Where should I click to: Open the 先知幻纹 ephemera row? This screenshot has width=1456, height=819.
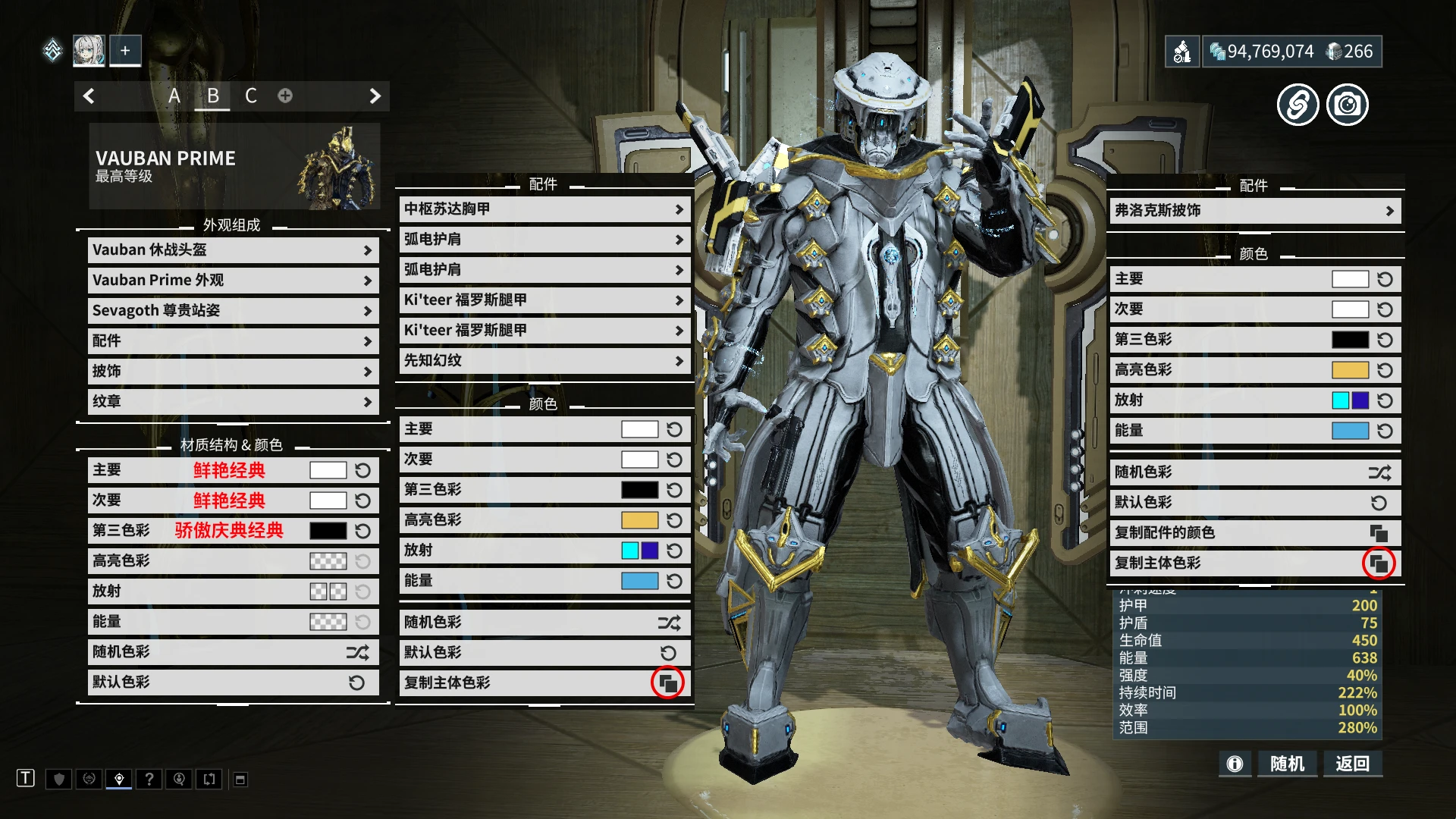coord(544,361)
